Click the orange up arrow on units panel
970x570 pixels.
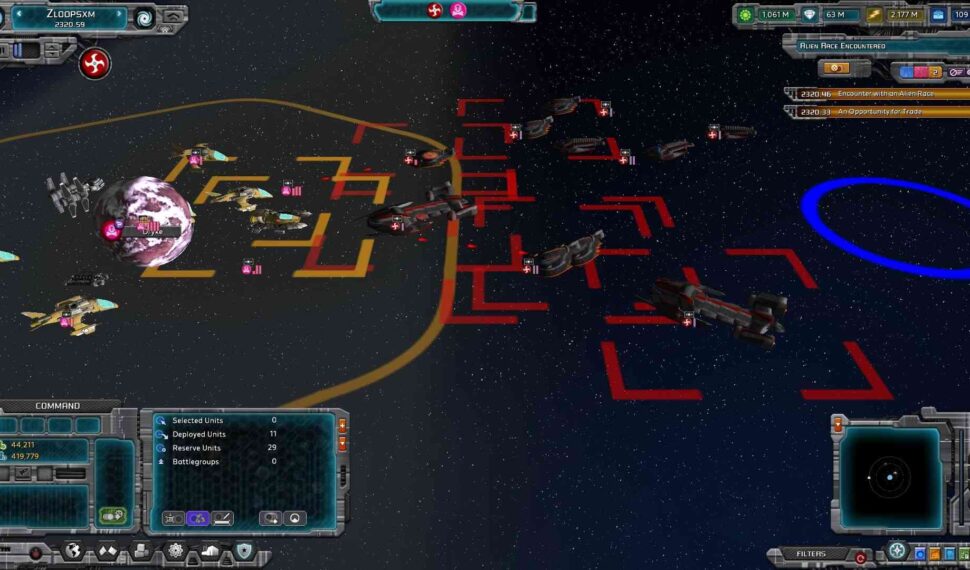click(342, 424)
